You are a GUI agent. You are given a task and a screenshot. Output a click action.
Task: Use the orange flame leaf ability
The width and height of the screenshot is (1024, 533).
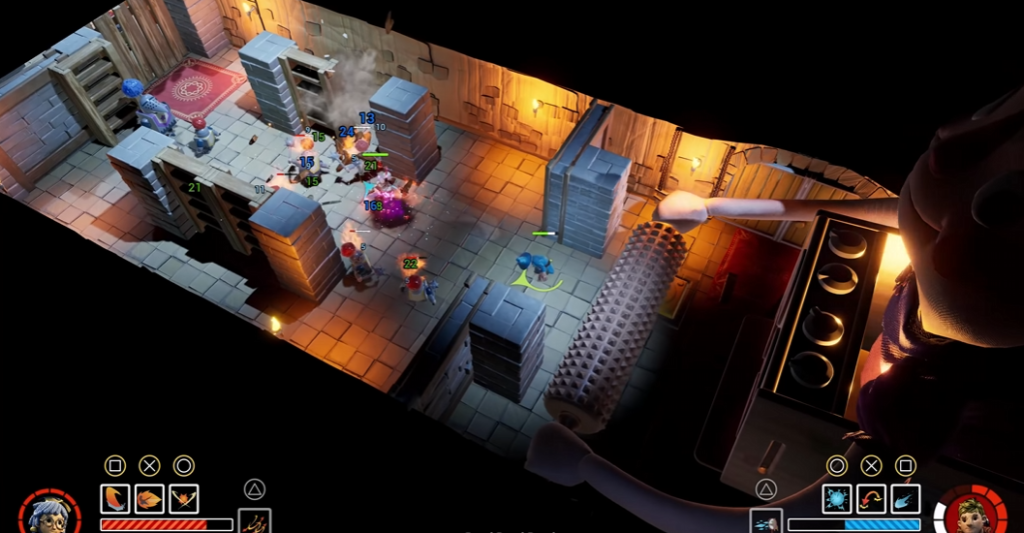149,498
